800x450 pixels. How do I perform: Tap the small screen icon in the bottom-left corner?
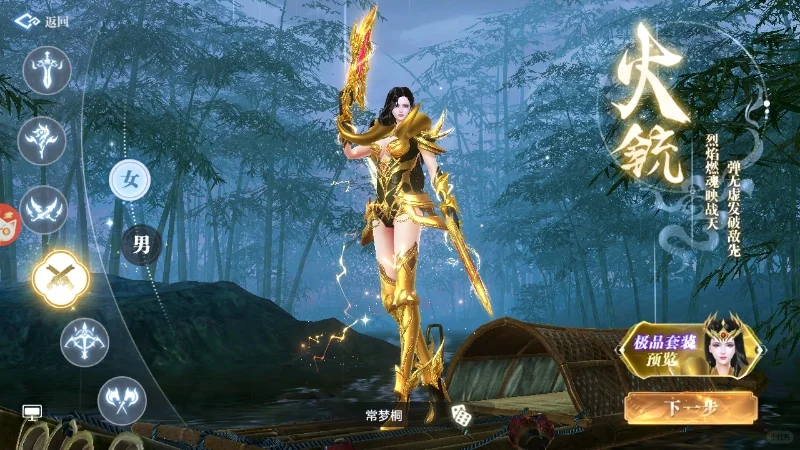pos(32,411)
